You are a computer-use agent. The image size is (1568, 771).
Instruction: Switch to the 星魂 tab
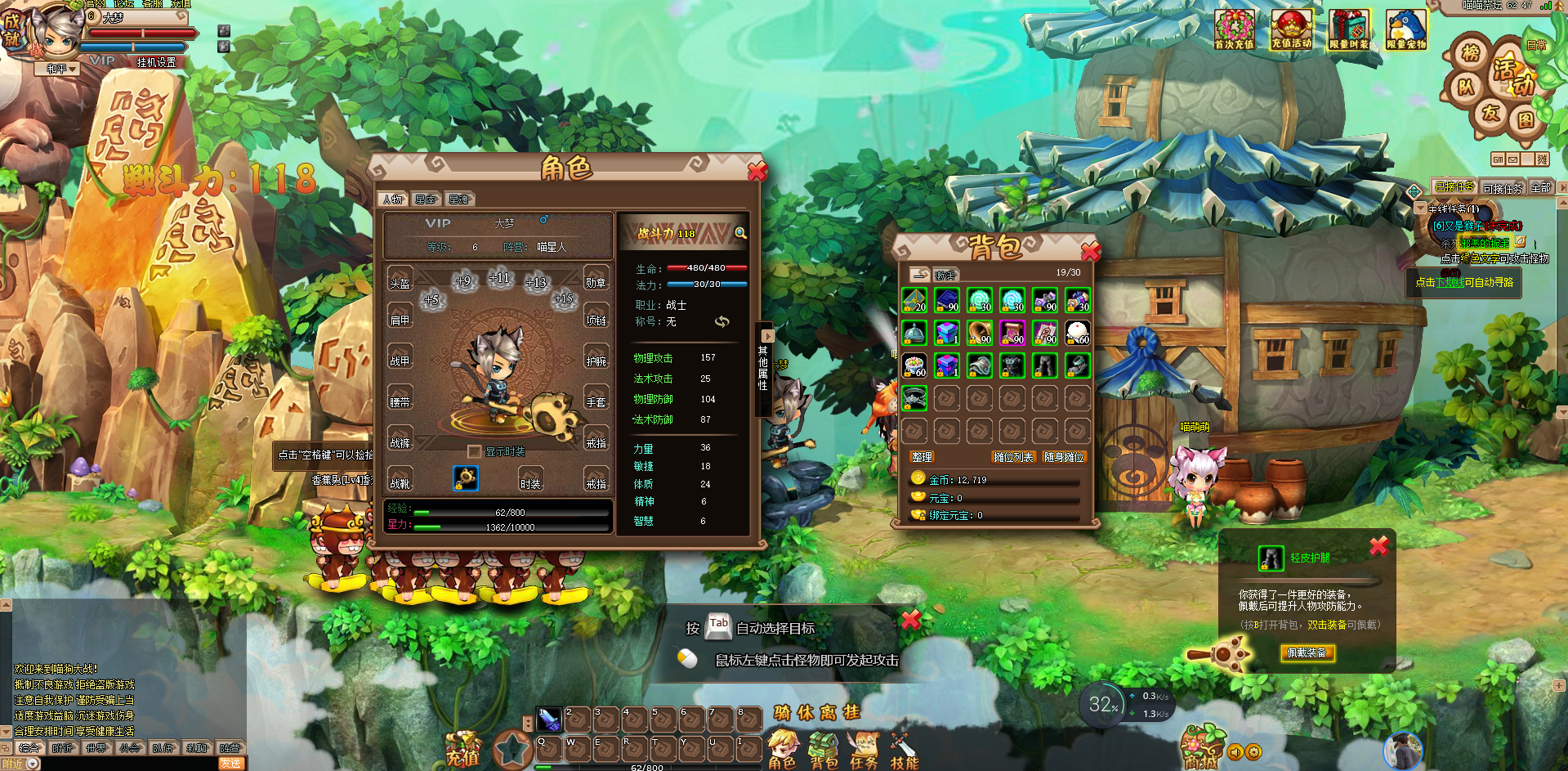(458, 199)
